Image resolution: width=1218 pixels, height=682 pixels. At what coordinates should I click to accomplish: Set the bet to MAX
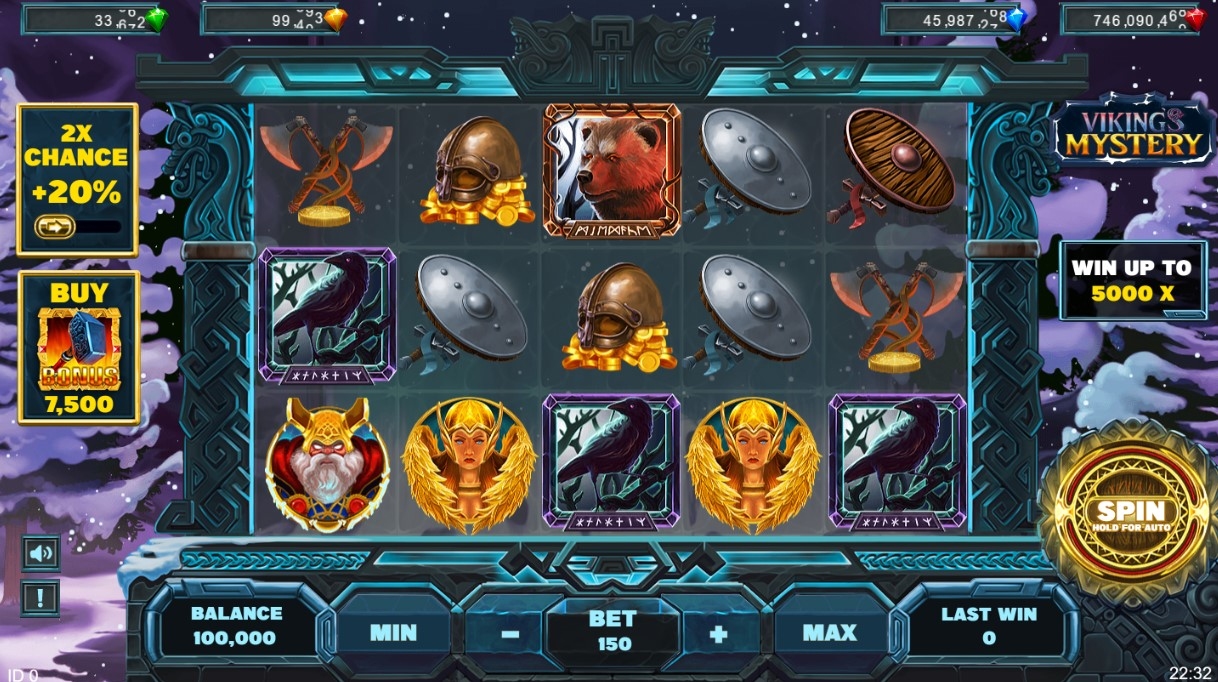[x=829, y=632]
